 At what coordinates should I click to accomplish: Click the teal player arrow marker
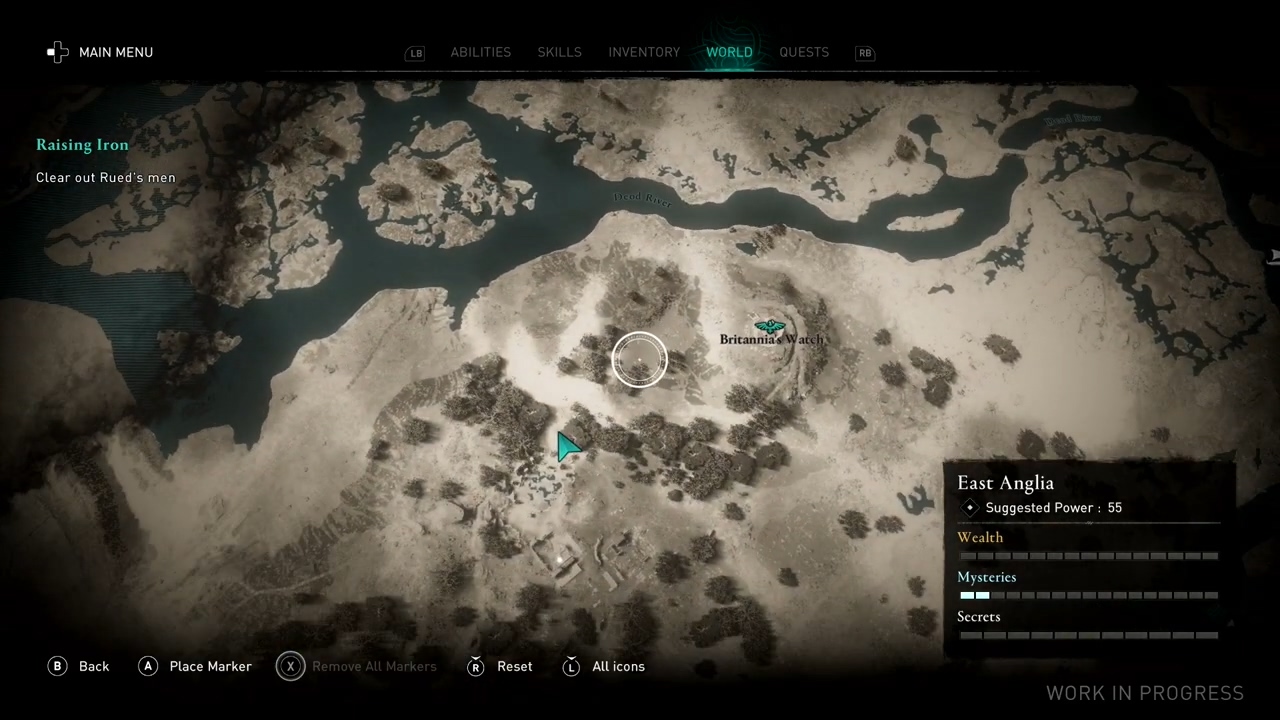click(568, 447)
